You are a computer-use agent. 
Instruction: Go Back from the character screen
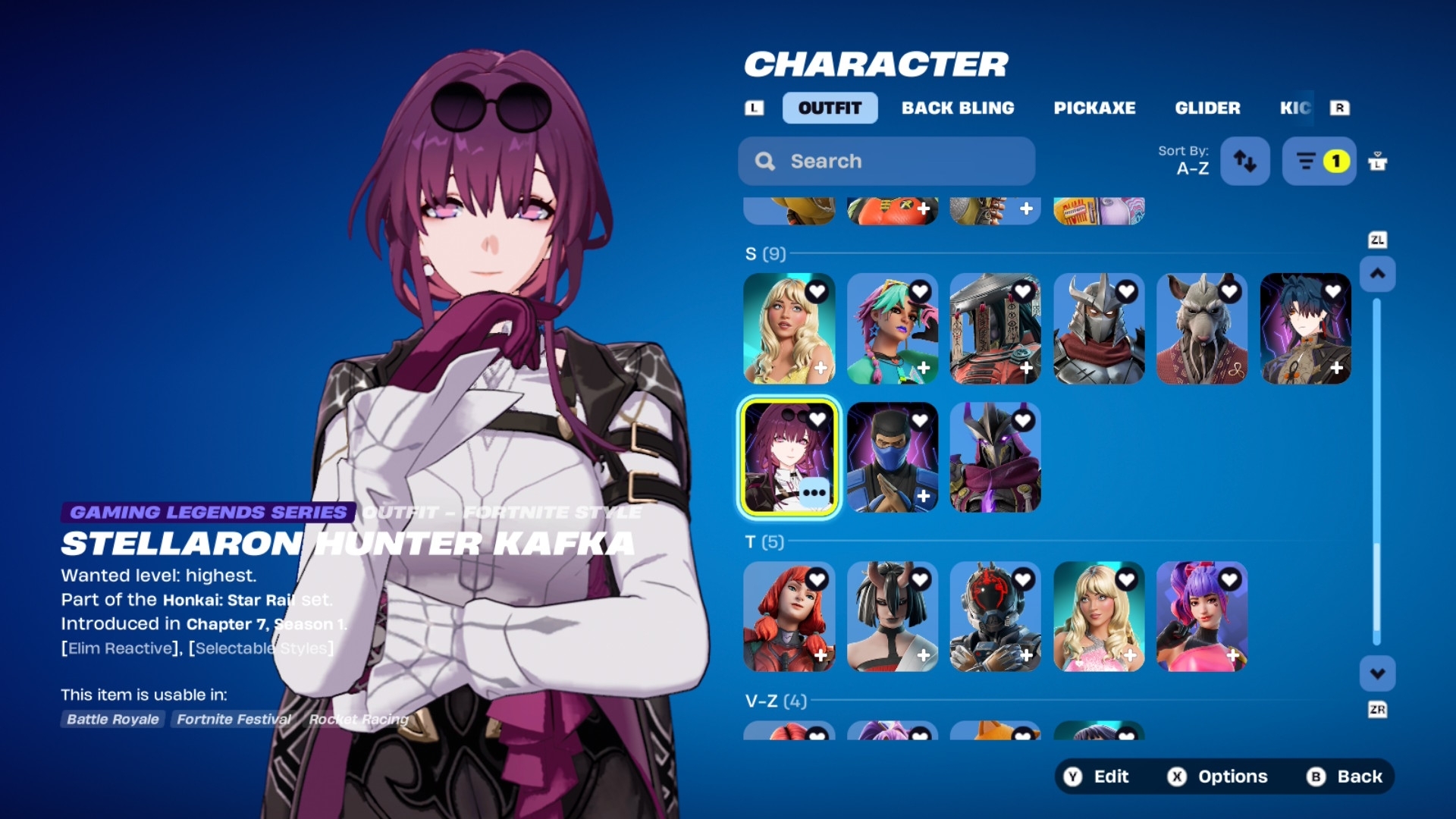coord(1345,777)
